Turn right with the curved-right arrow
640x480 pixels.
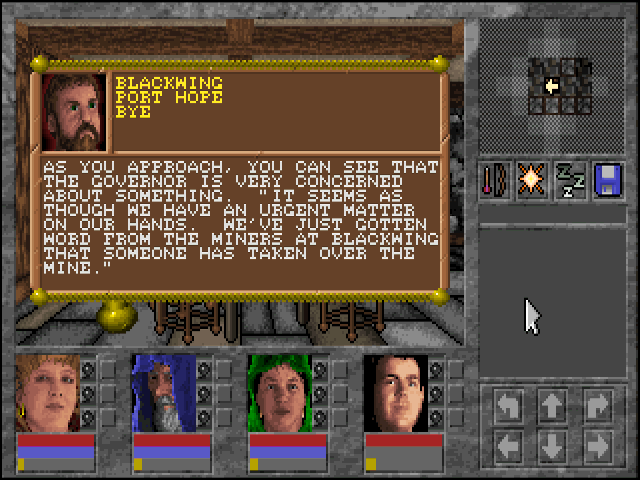tap(597, 405)
